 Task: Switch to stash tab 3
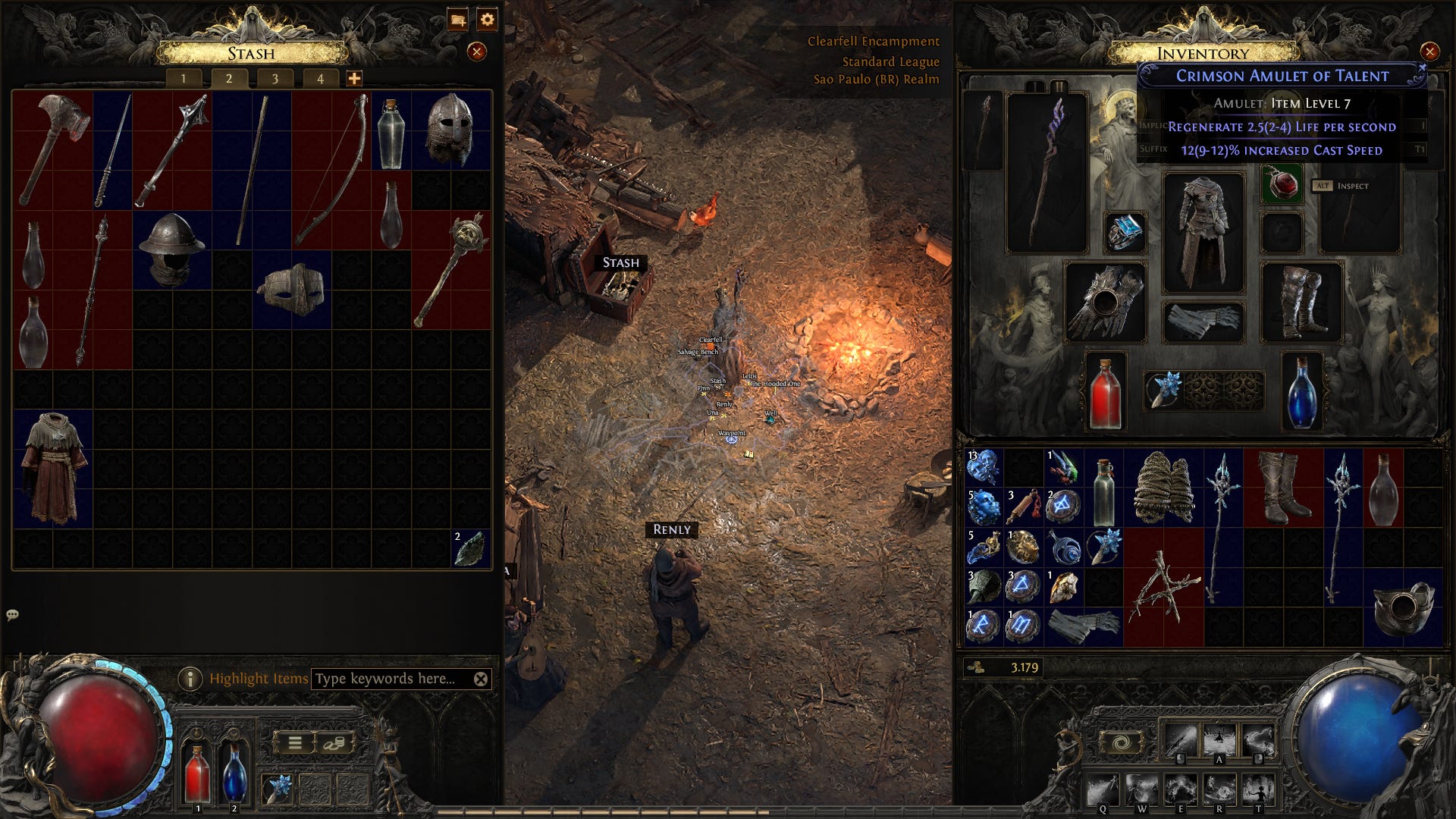[x=275, y=78]
